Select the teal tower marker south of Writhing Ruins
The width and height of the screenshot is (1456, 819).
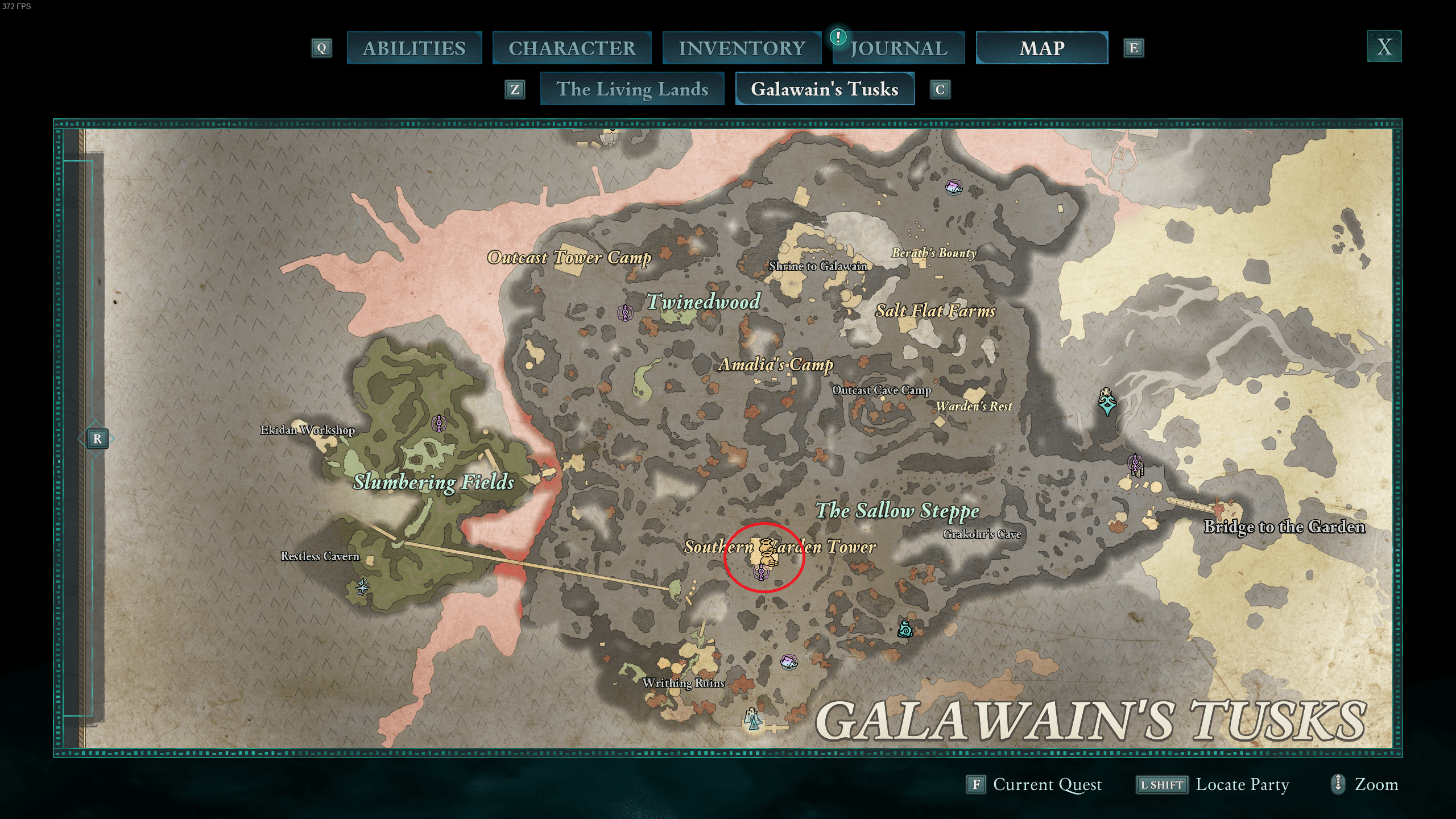[753, 719]
